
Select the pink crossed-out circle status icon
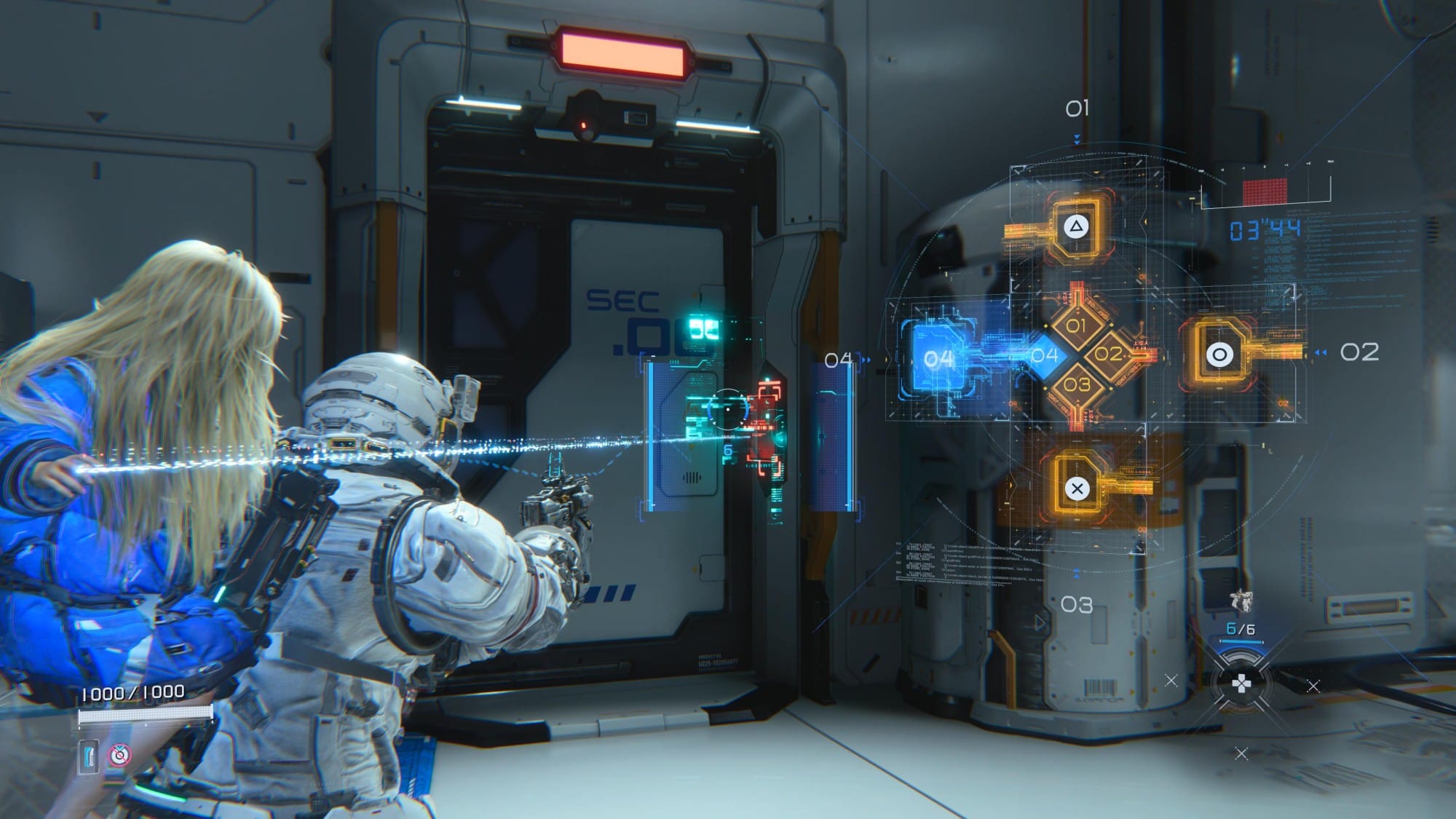click(119, 756)
